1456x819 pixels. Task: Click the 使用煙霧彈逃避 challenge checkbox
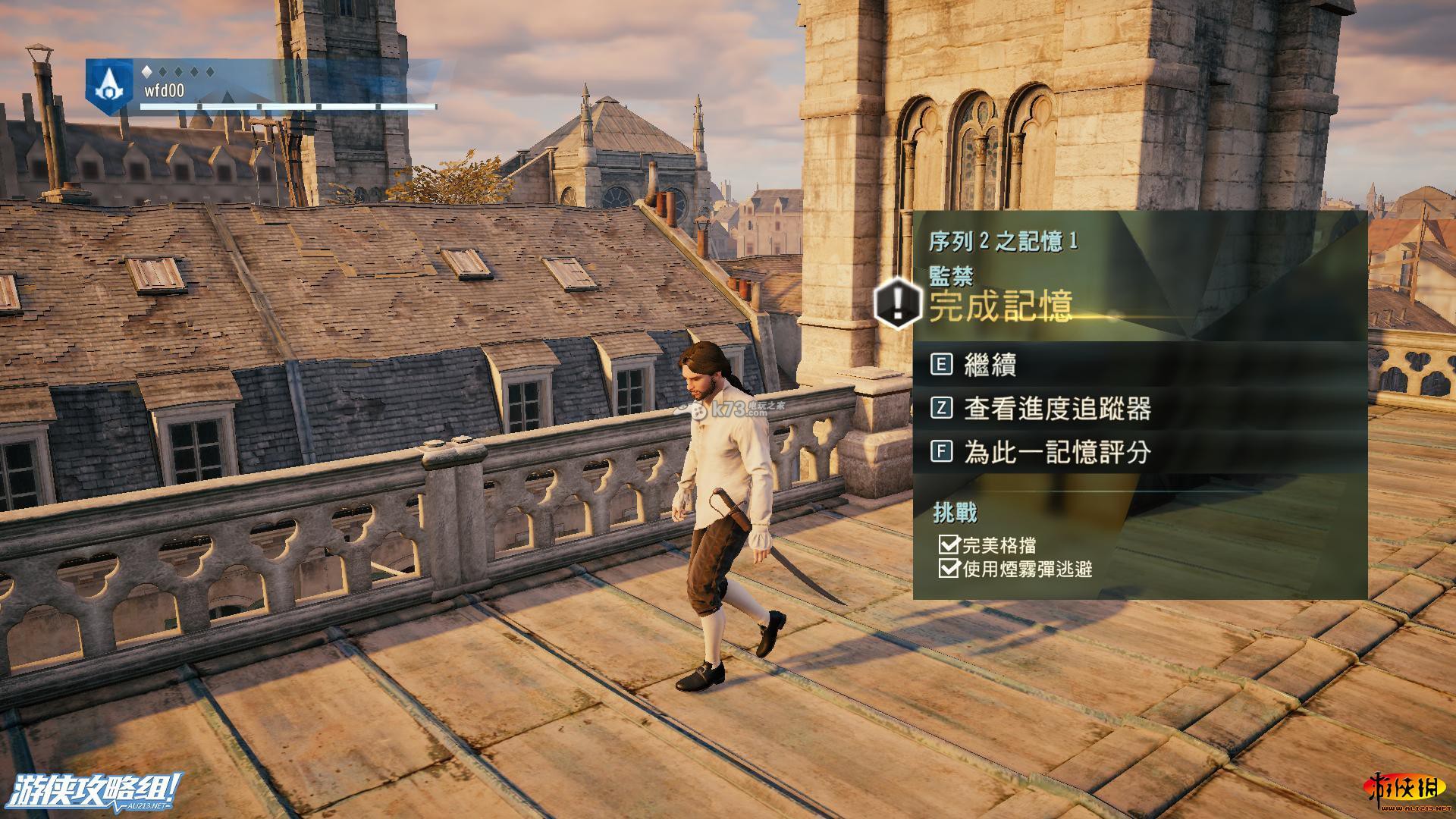(x=948, y=568)
